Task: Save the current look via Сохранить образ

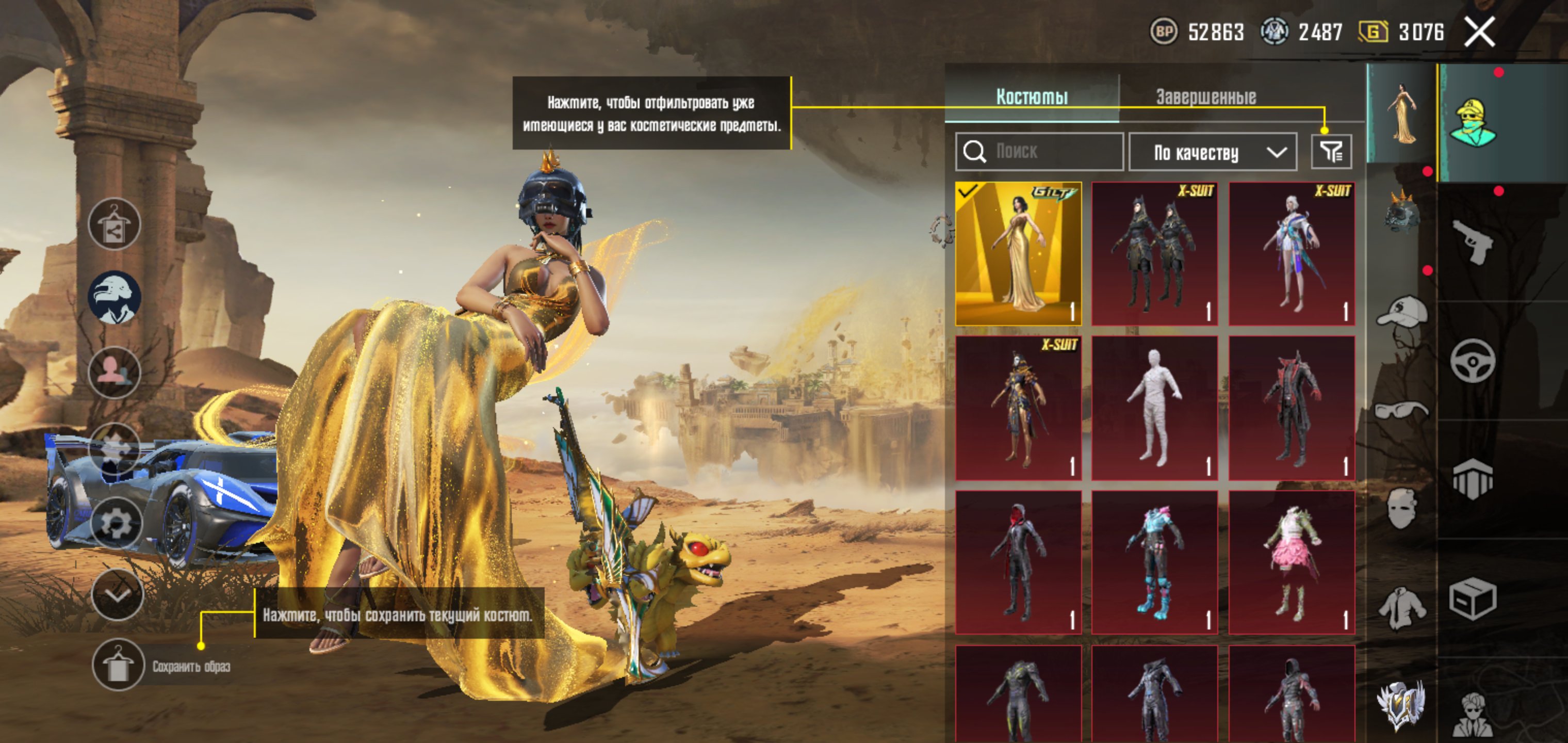Action: 119,665
